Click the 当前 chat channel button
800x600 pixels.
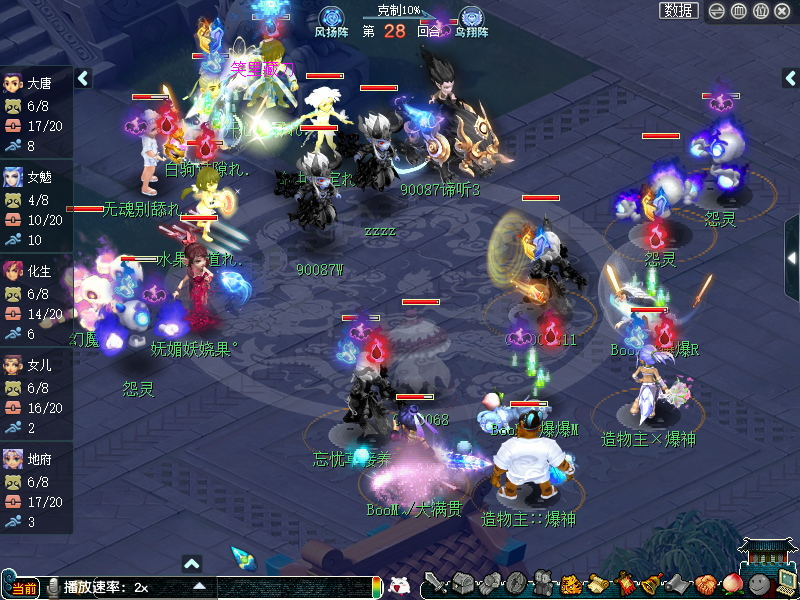pyautogui.click(x=25, y=587)
